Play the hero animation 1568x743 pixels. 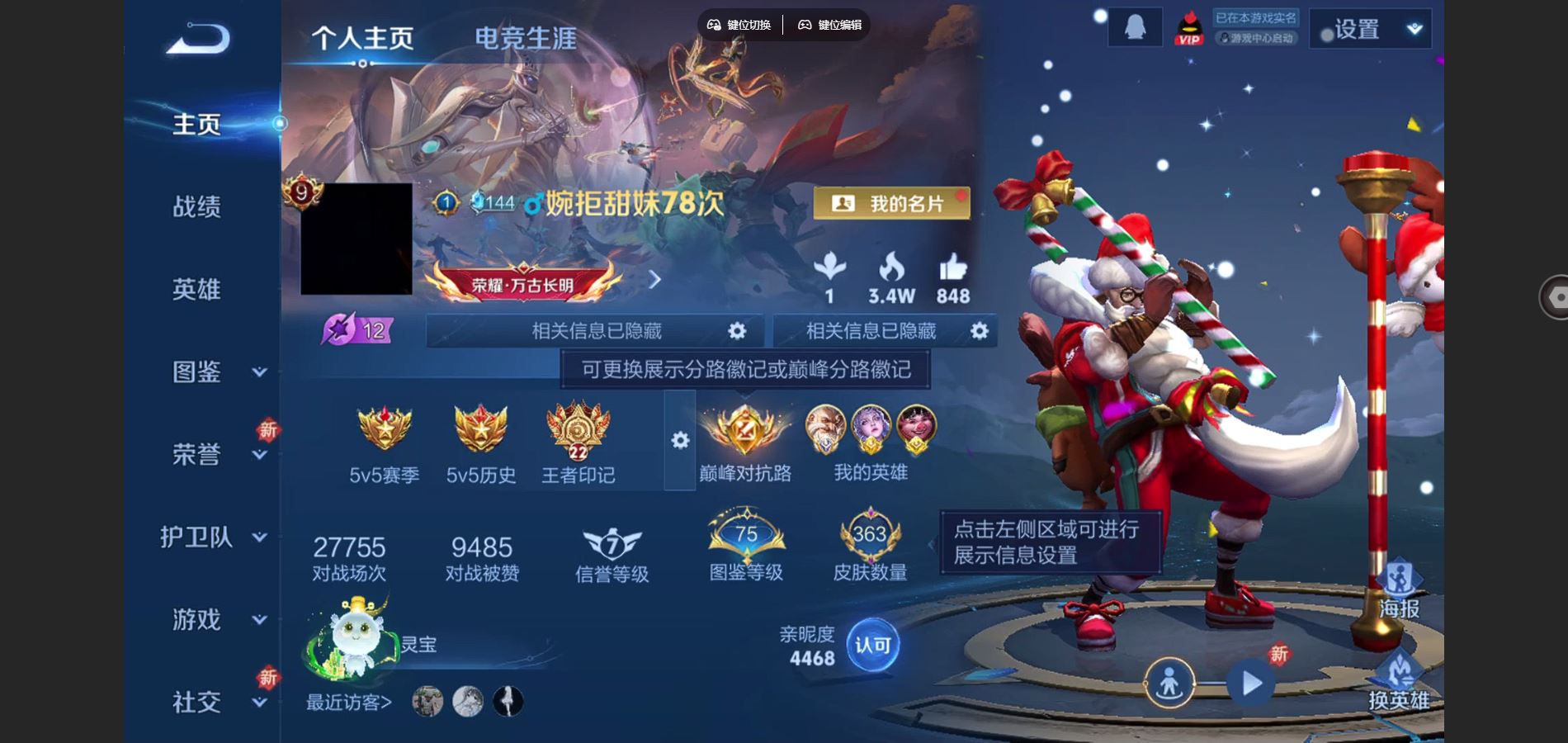coord(1251,684)
